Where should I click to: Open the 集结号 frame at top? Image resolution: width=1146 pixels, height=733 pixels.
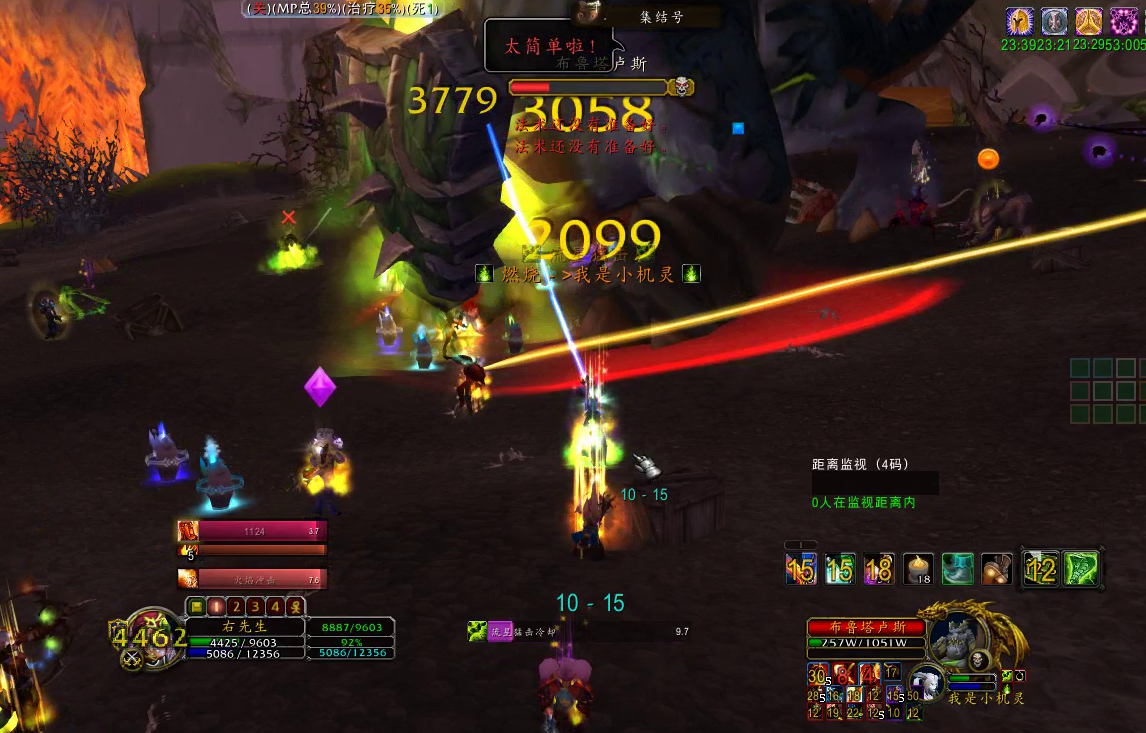[x=661, y=16]
